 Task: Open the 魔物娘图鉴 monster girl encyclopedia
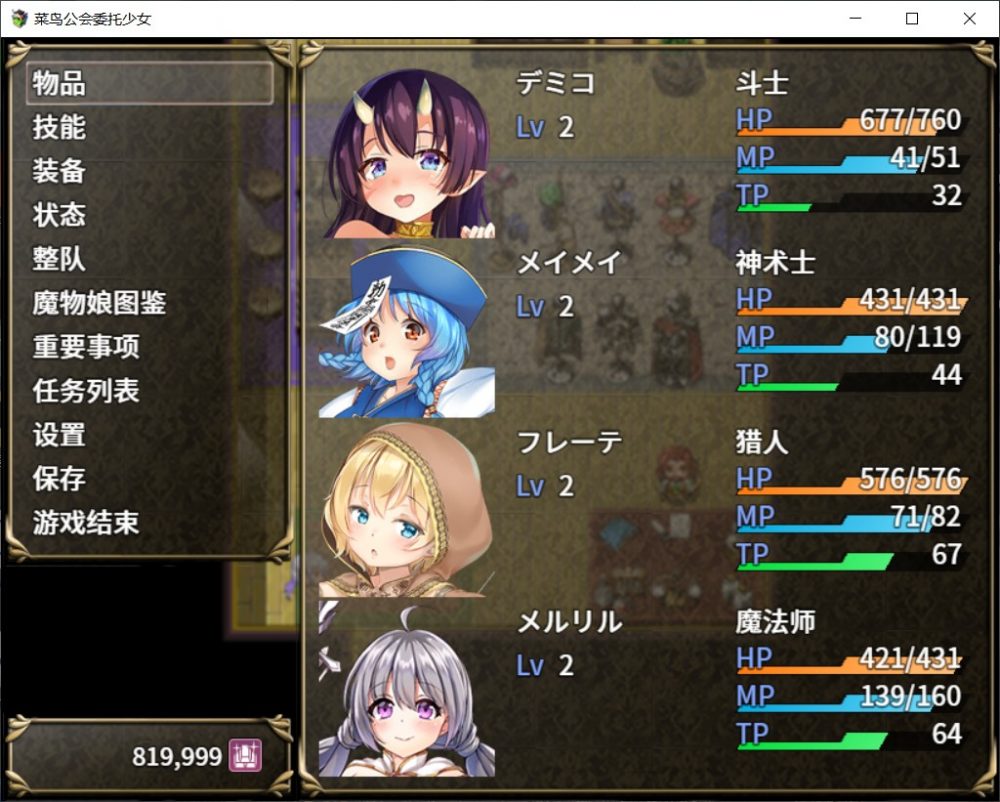[x=150, y=303]
